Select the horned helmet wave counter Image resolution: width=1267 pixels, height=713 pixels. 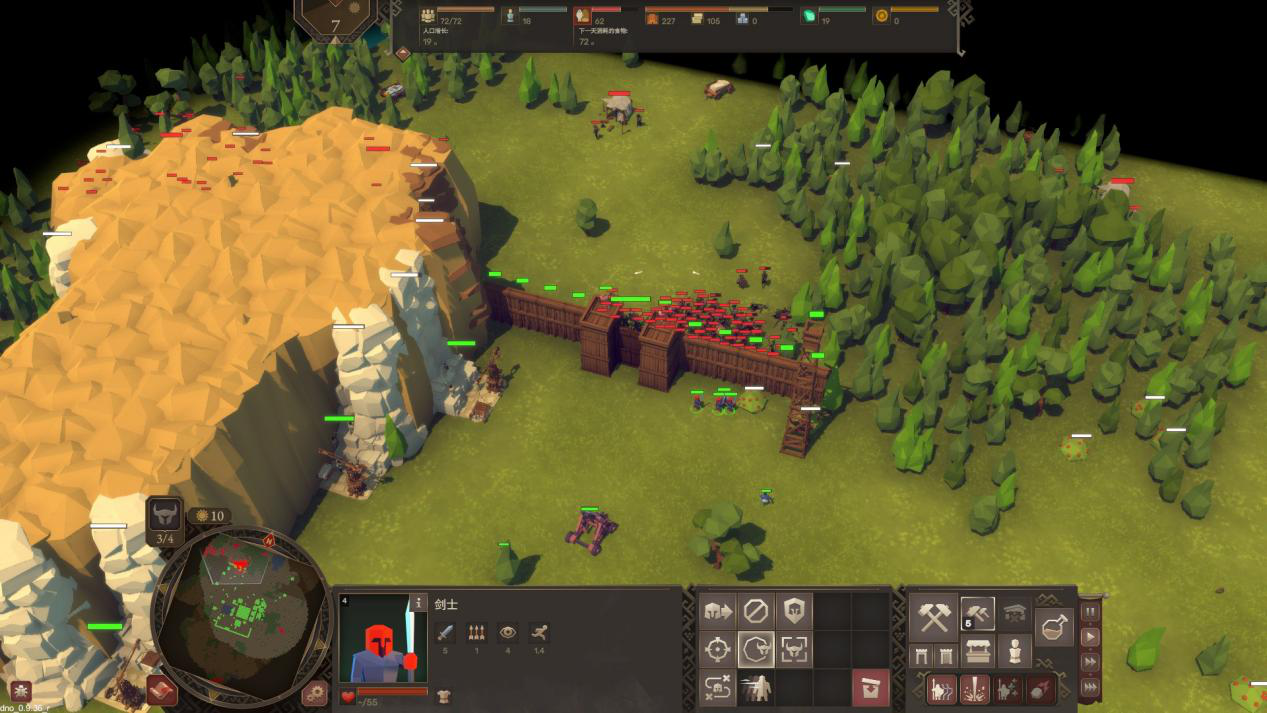(x=165, y=518)
